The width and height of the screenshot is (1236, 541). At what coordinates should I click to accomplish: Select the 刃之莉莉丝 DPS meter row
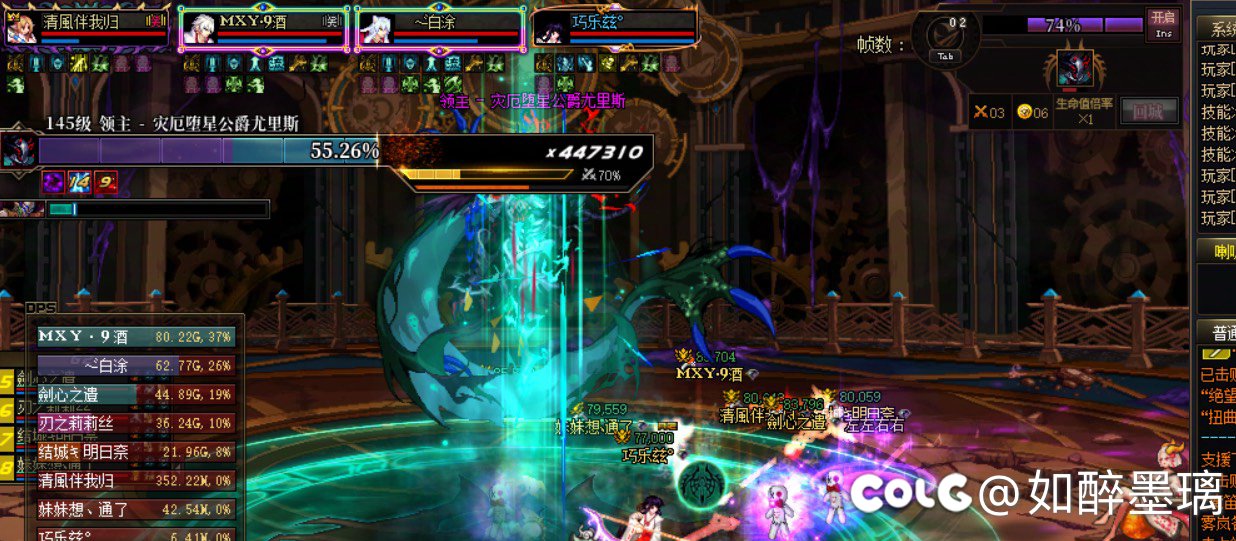point(135,423)
